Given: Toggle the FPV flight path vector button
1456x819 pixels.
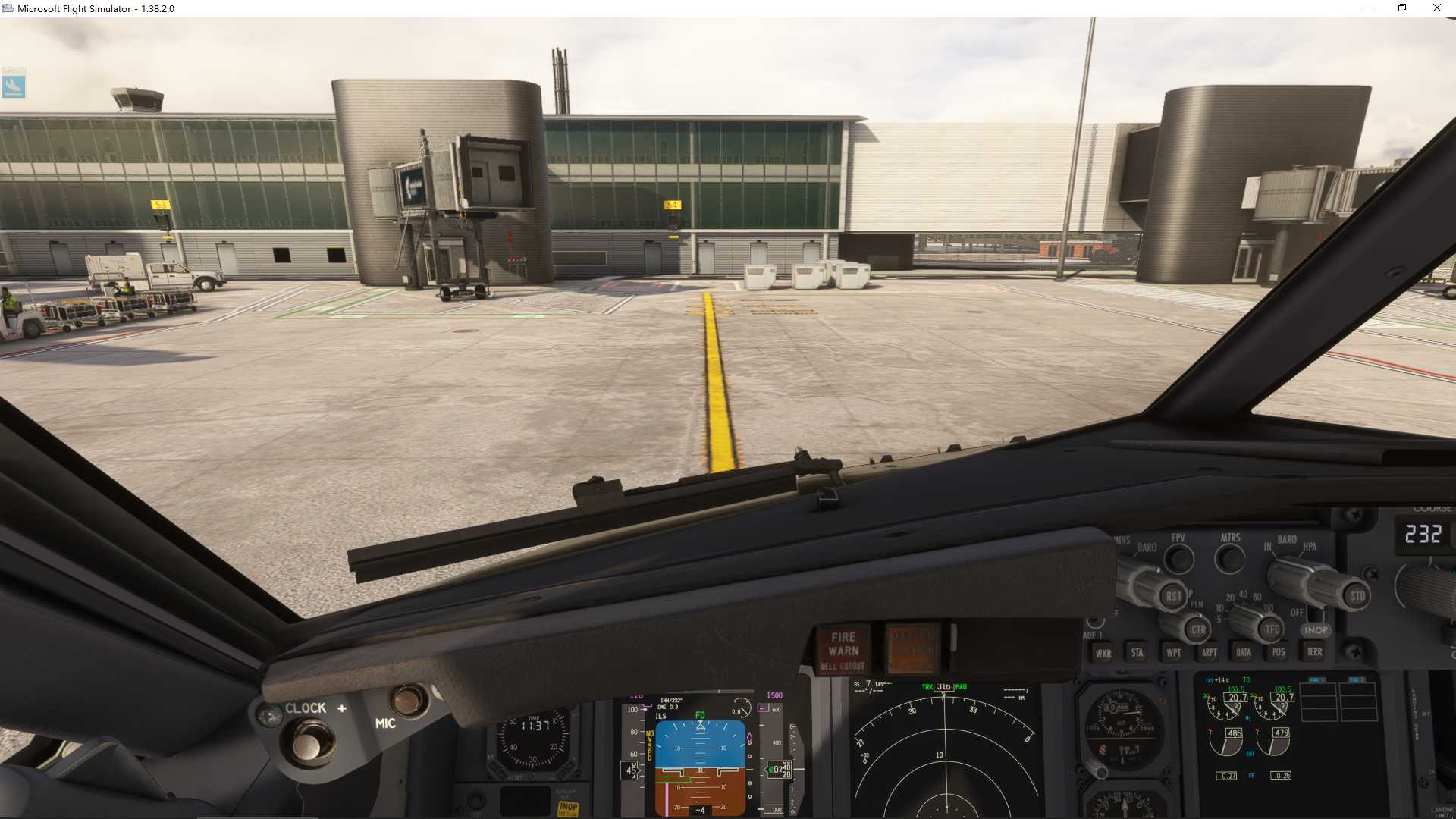Looking at the screenshot, I should pos(1178,558).
